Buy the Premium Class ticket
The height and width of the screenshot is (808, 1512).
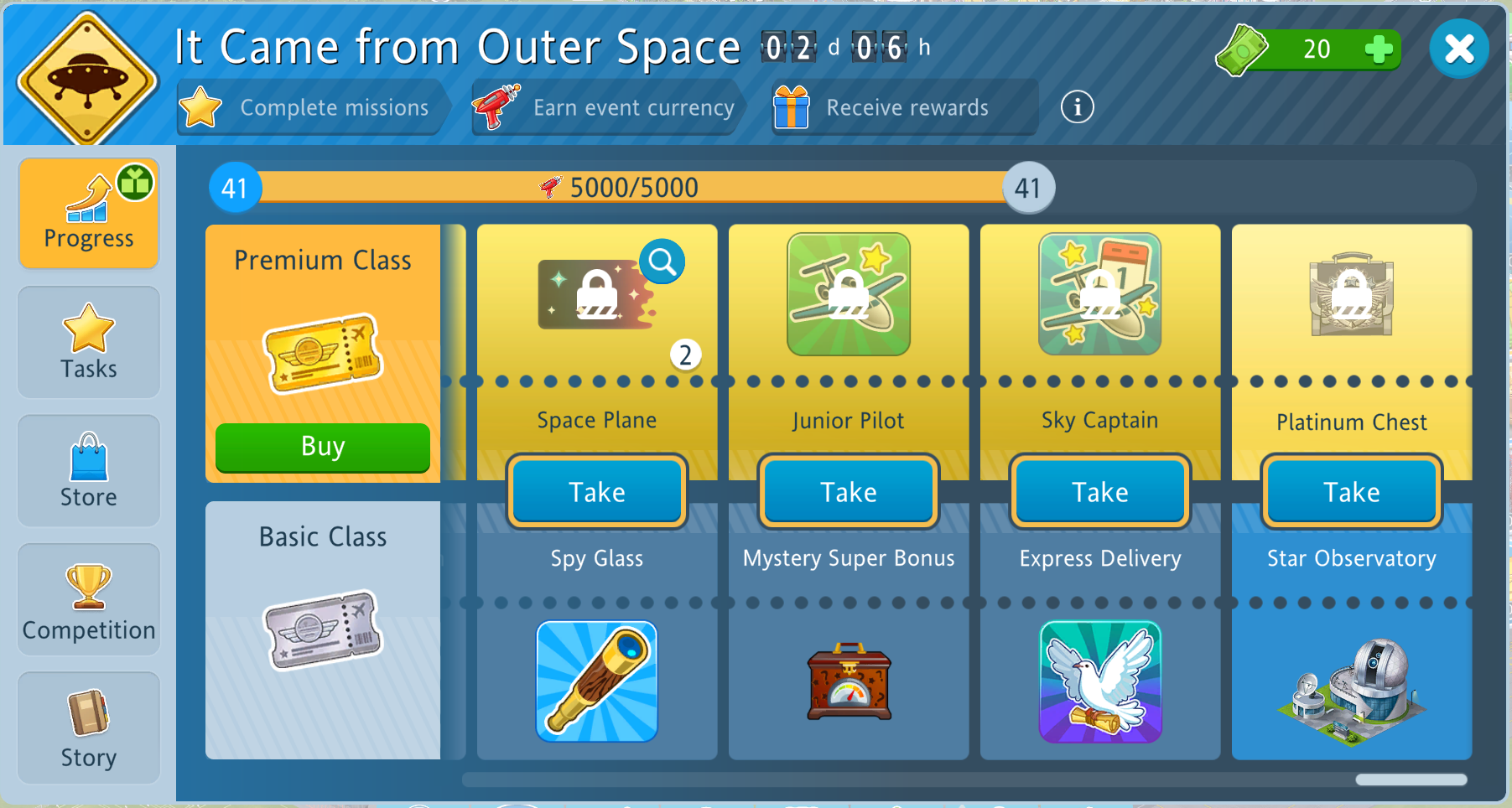323,447
